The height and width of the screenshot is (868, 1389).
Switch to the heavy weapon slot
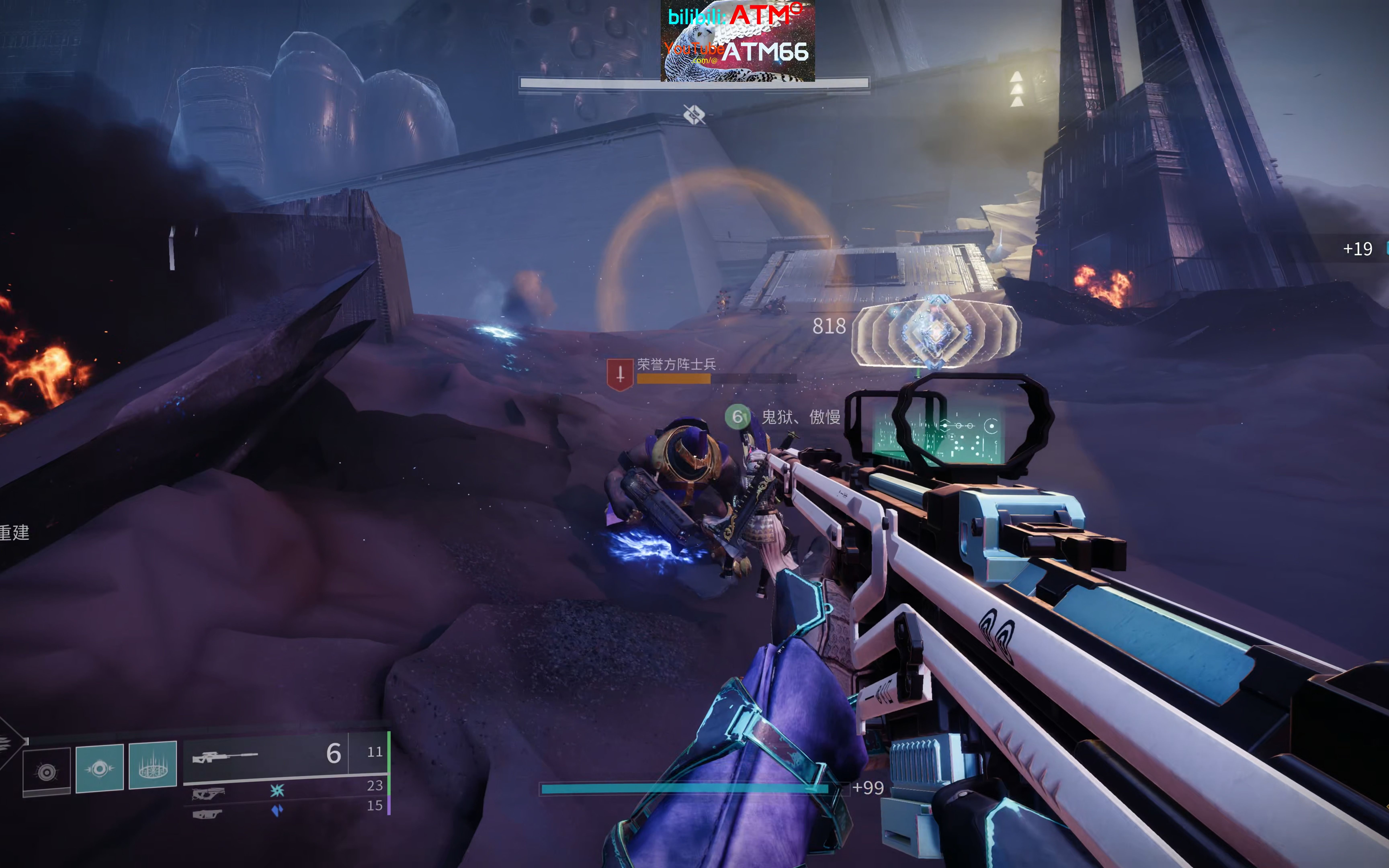pos(207,814)
